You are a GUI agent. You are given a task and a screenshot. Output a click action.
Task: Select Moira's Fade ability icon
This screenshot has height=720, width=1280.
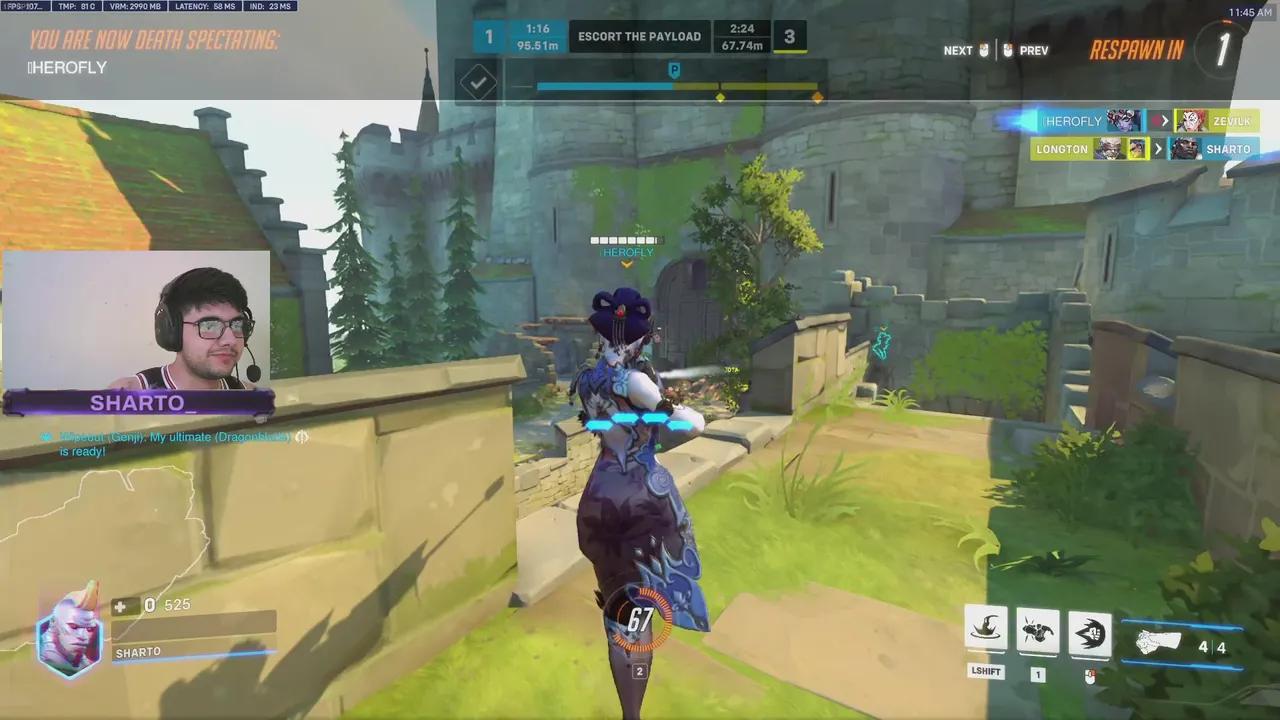coord(986,628)
